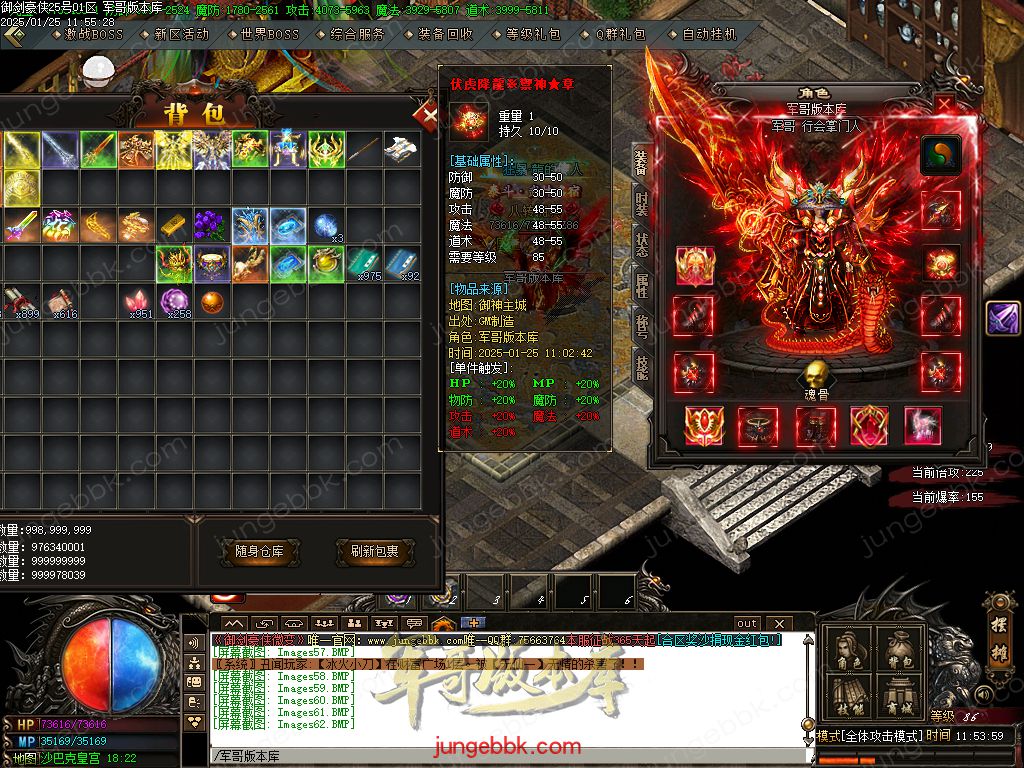Click the 角色 character button in bottom panel

tap(848, 652)
